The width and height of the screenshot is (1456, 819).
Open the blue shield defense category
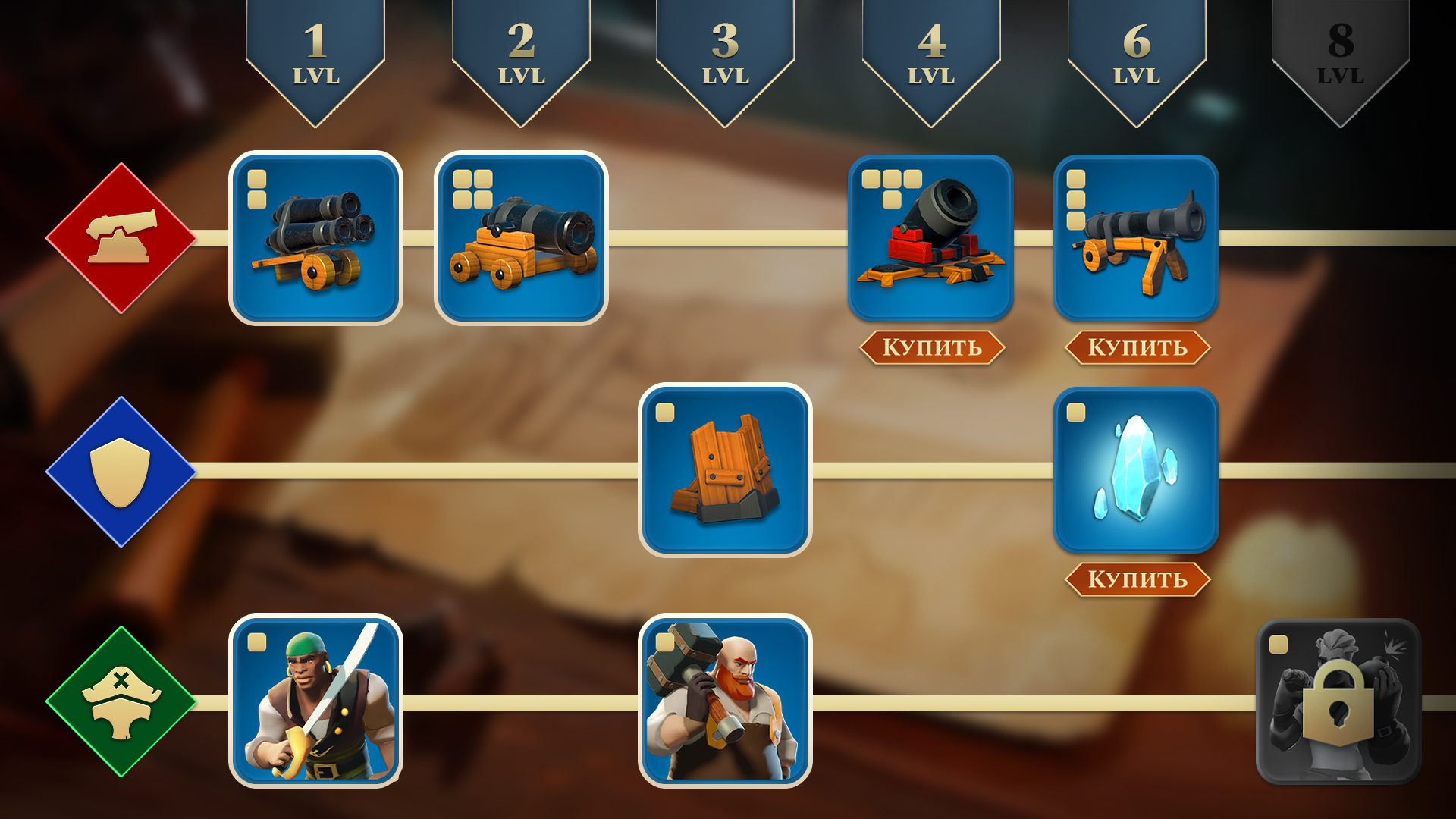pos(121,471)
